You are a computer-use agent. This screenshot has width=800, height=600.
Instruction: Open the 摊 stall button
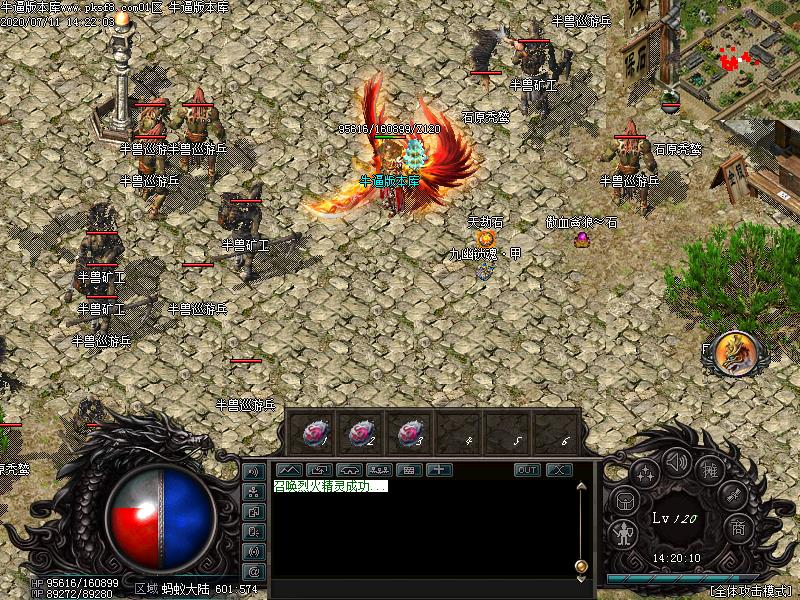709,470
